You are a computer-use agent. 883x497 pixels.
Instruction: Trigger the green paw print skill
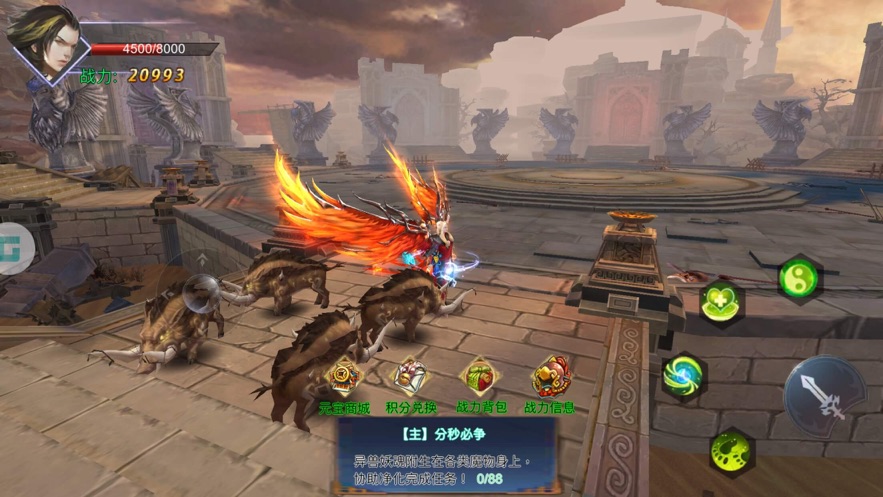click(732, 450)
